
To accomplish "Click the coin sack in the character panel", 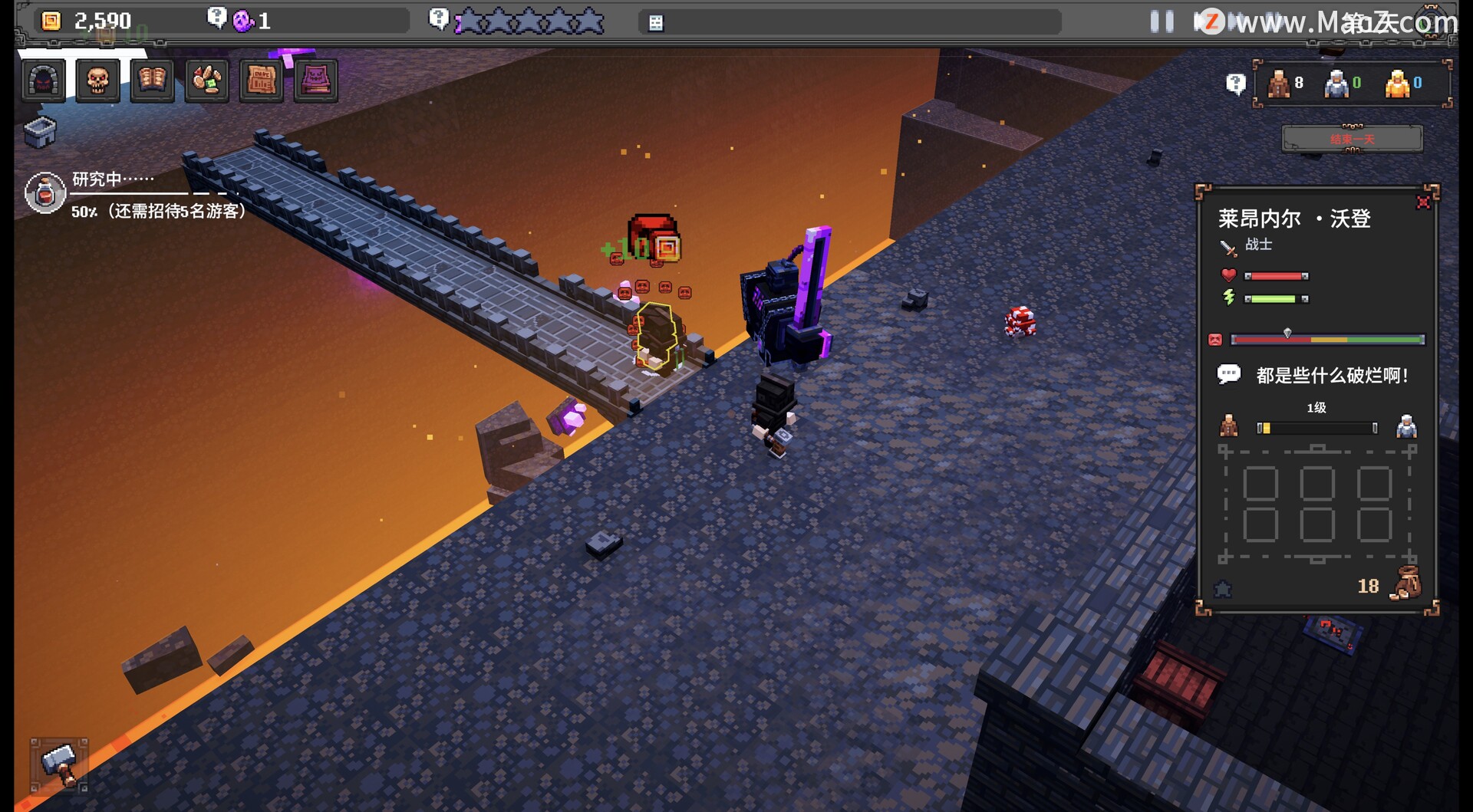I will point(1406,584).
